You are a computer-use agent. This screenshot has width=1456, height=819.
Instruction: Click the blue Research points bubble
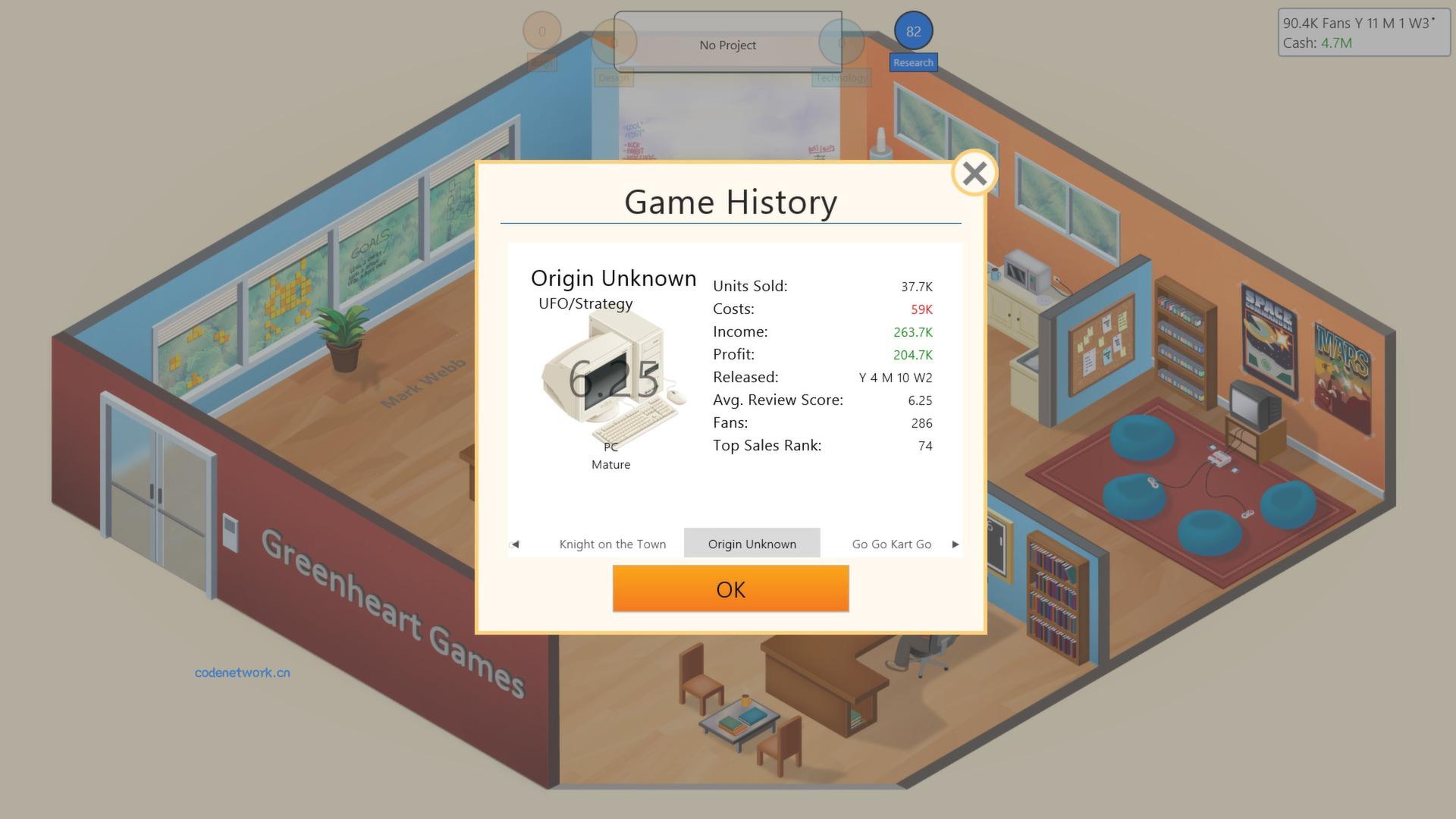point(913,31)
